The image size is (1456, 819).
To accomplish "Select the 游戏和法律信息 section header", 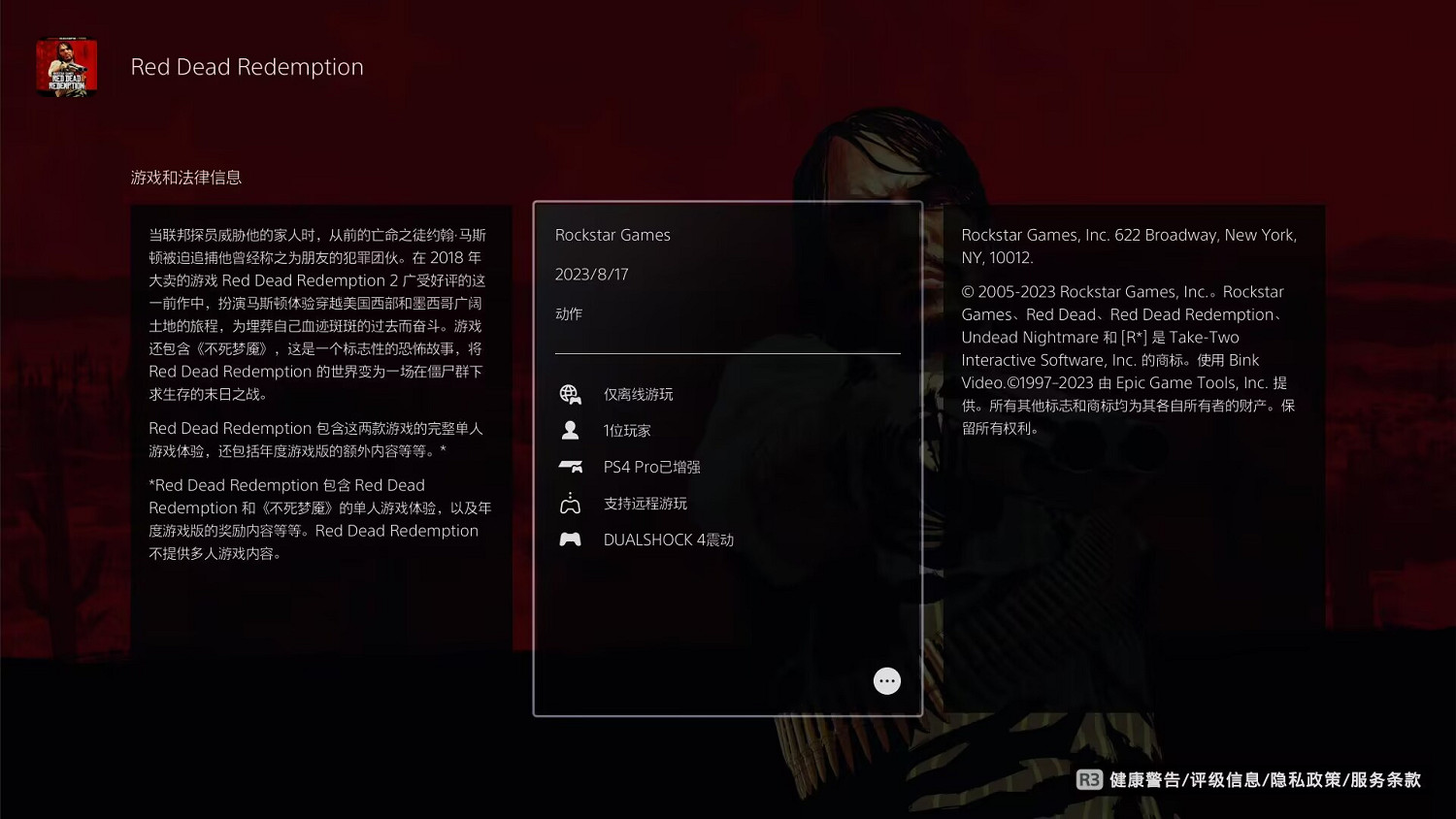I will tap(187, 178).
